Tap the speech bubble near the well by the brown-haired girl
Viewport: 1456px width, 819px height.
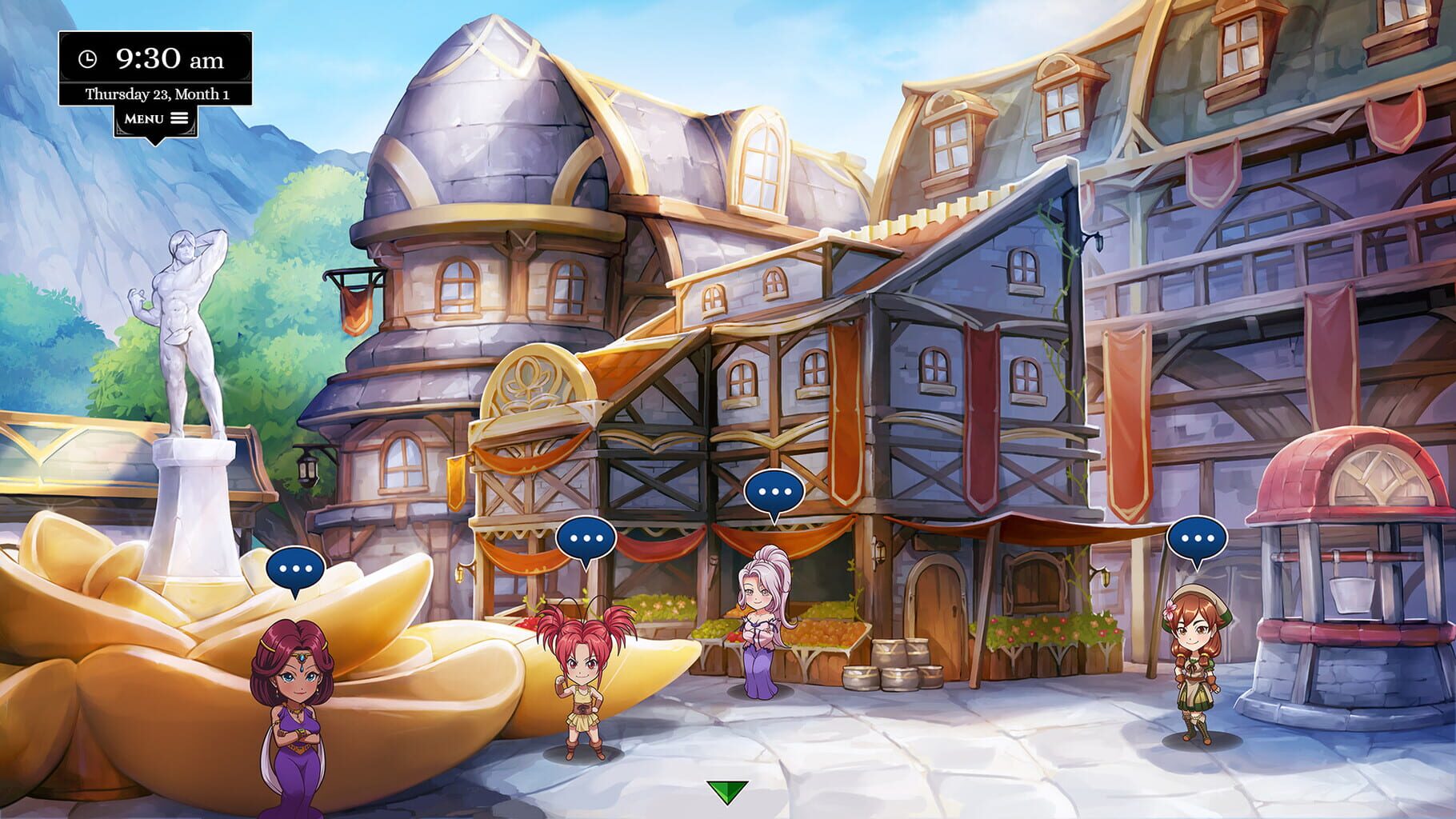1198,537
